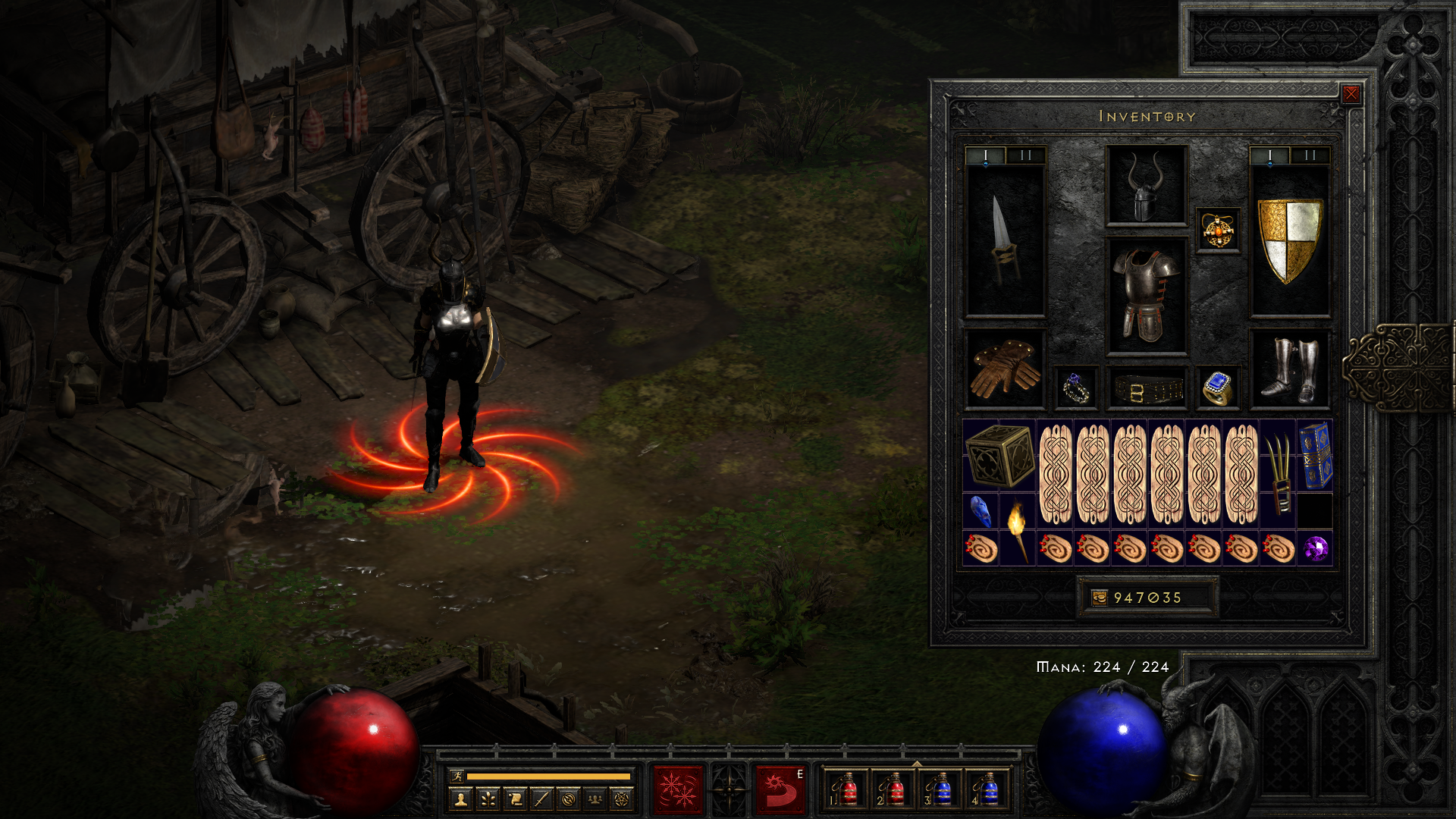The width and height of the screenshot is (1456, 819).
Task: Select the plate body armor
Action: [1146, 296]
